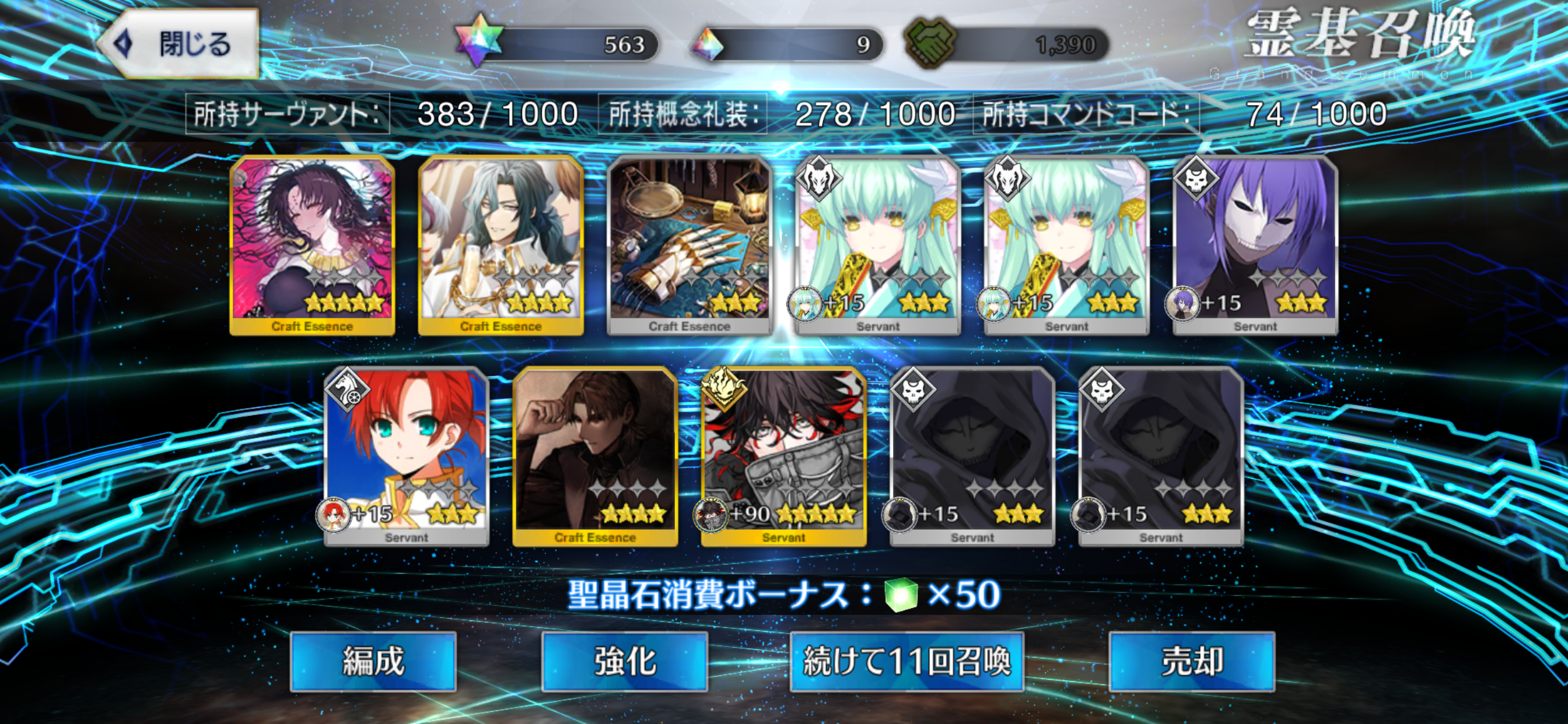
Task: Inspect the golden claw gauntlet Craft Essence
Action: (689, 243)
